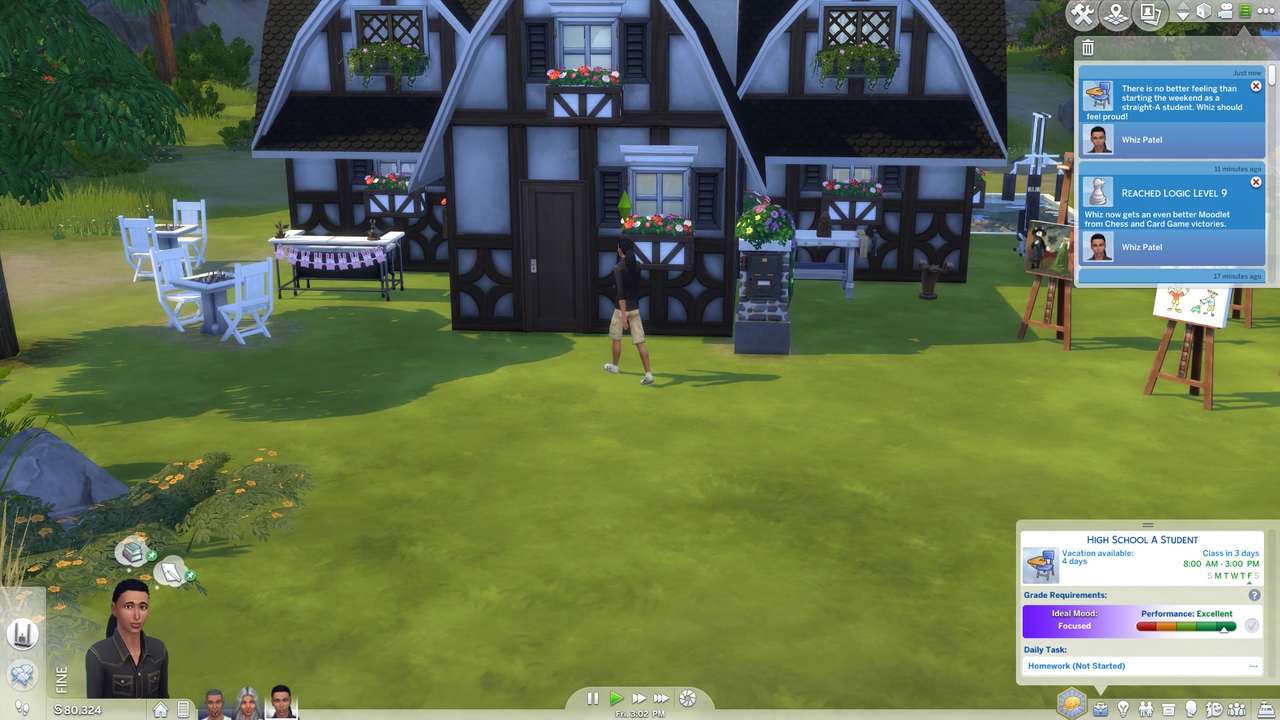Select the gray-haired Sim portrait
This screenshot has height=720, width=1280.
point(247,704)
